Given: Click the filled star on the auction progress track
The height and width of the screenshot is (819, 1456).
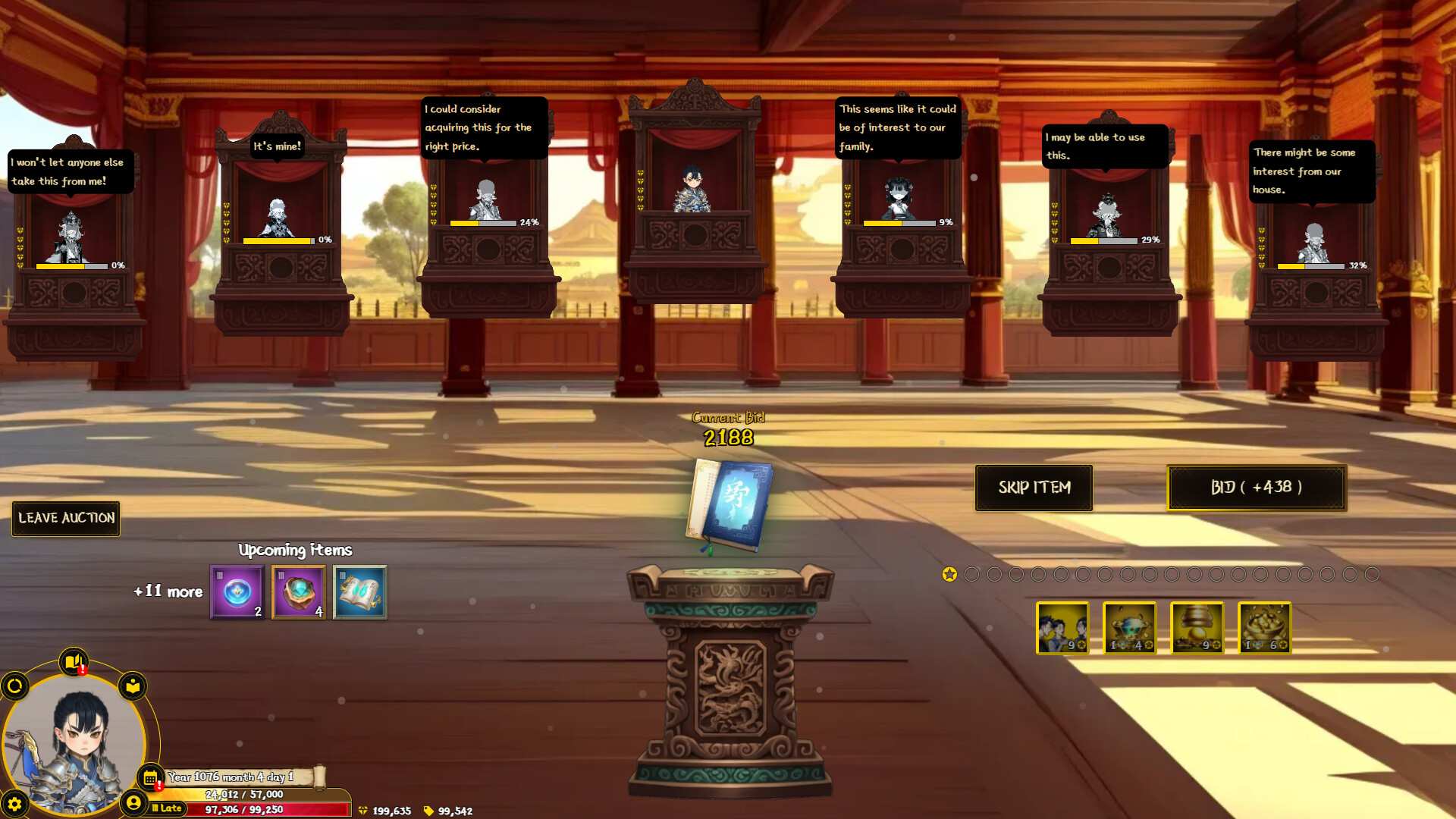Looking at the screenshot, I should coord(949,574).
